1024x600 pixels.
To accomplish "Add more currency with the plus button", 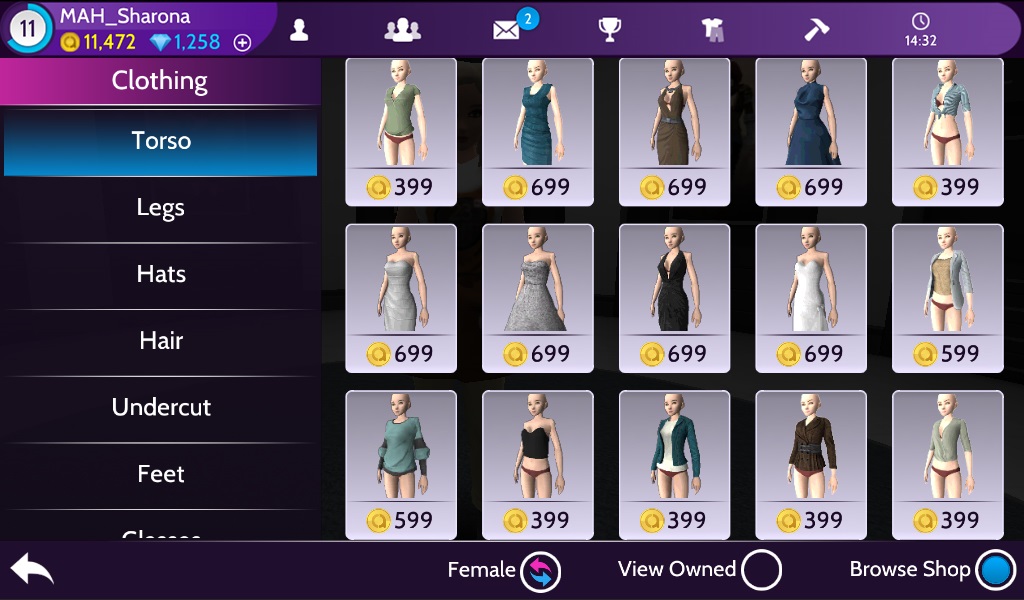I will point(242,43).
